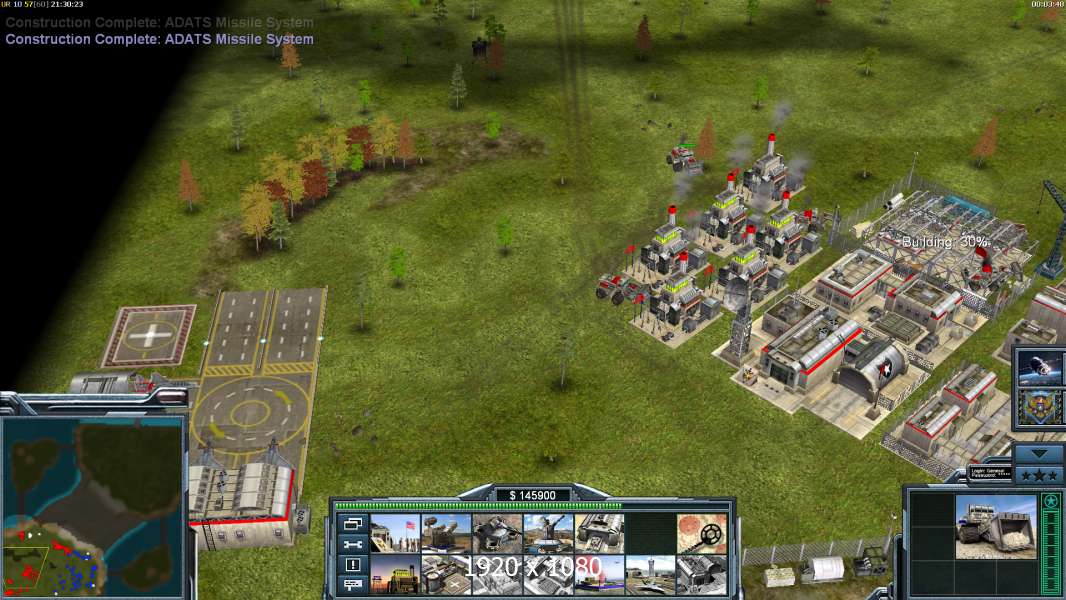Click the anti-air gun turret build icon
The image size is (1066, 600).
[548, 533]
